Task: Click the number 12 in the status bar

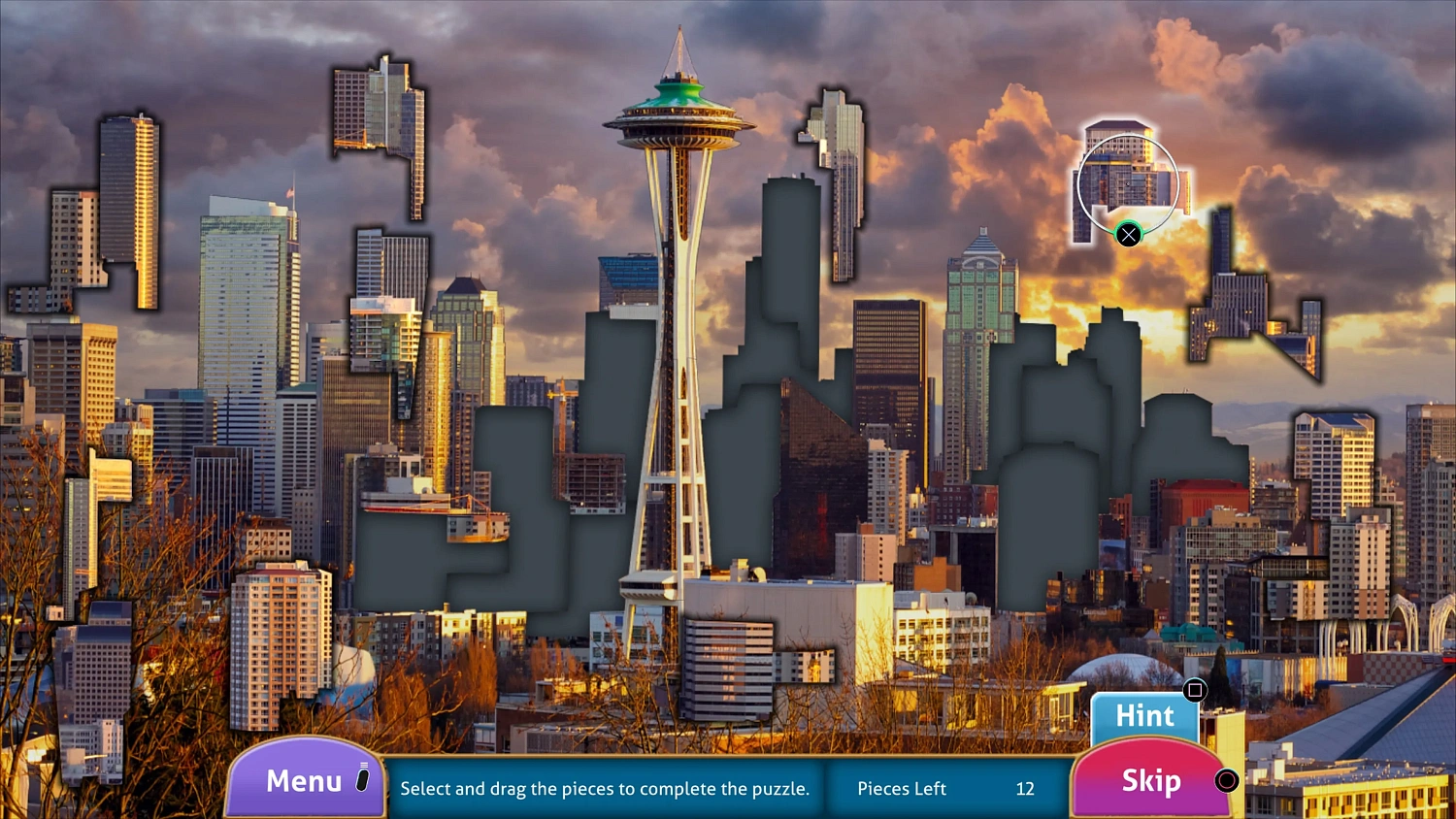Action: click(x=1024, y=789)
